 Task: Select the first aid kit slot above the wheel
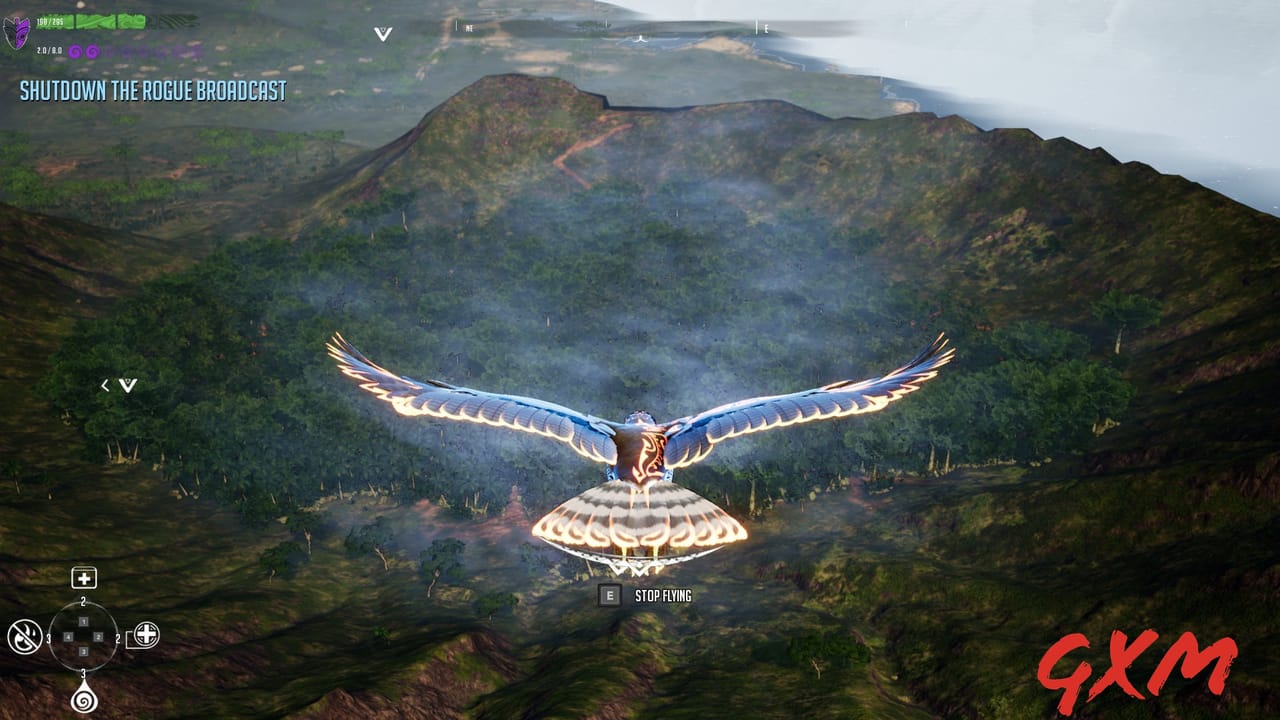pos(83,578)
